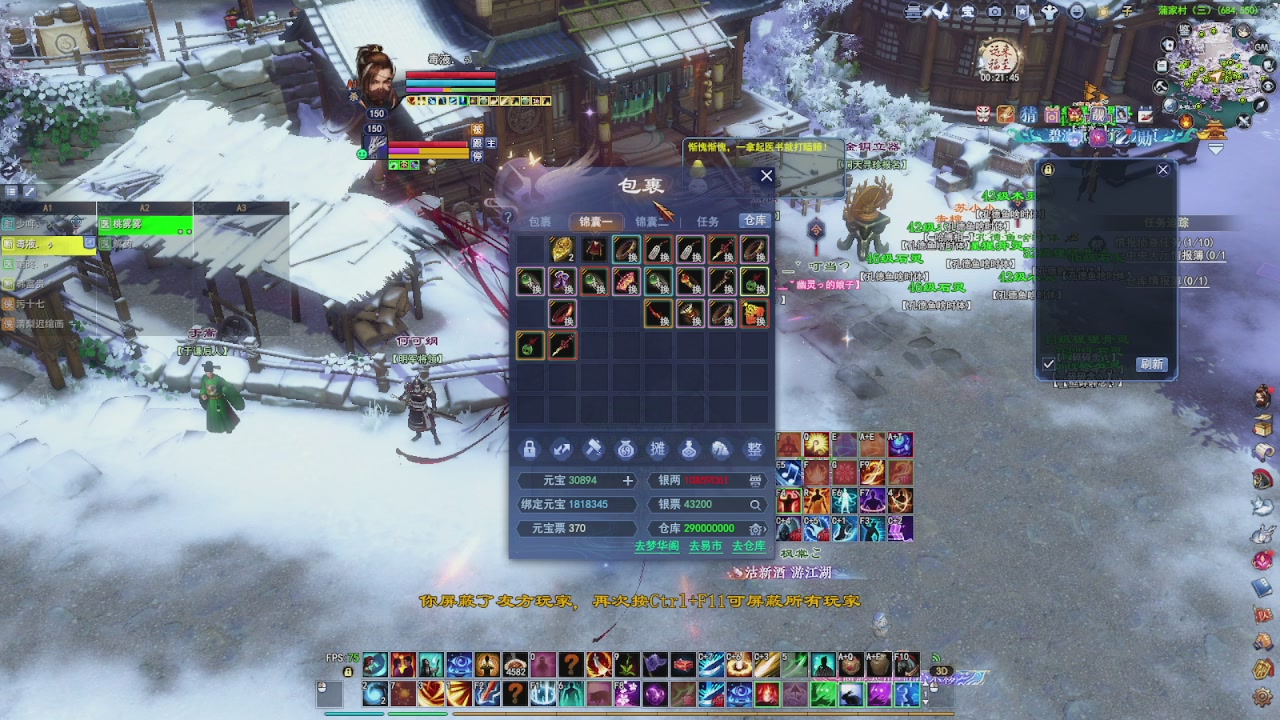Switch to the 锦囊二 bag tab
The width and height of the screenshot is (1280, 720).
tap(651, 221)
